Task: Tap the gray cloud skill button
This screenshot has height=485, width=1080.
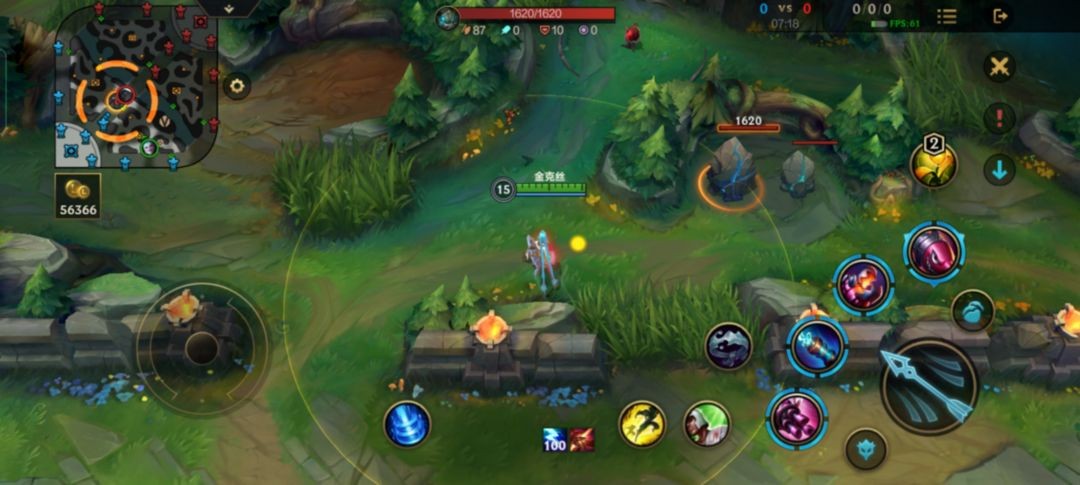Action: [x=729, y=346]
